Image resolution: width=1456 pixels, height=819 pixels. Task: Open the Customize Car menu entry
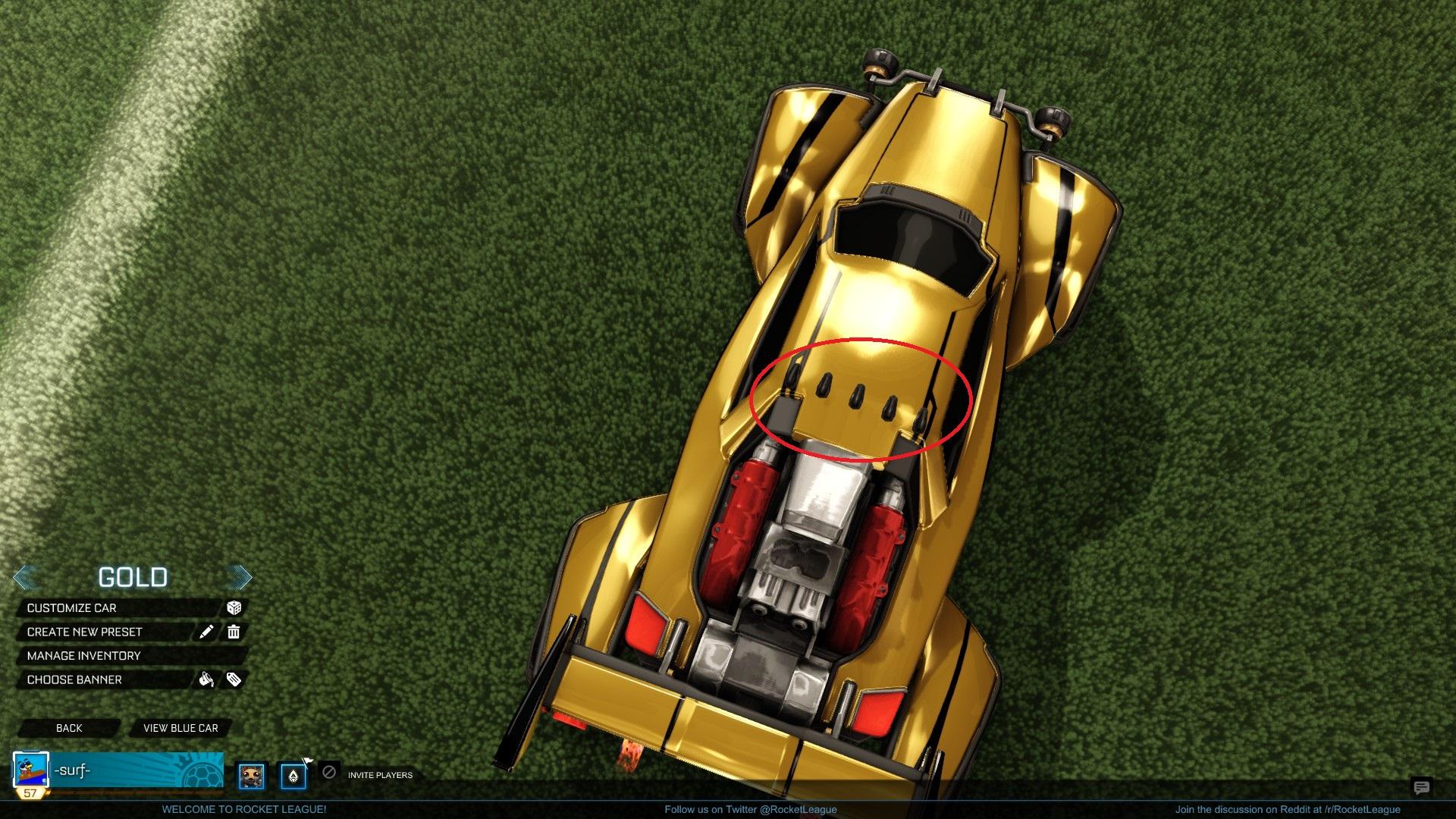[x=71, y=607]
